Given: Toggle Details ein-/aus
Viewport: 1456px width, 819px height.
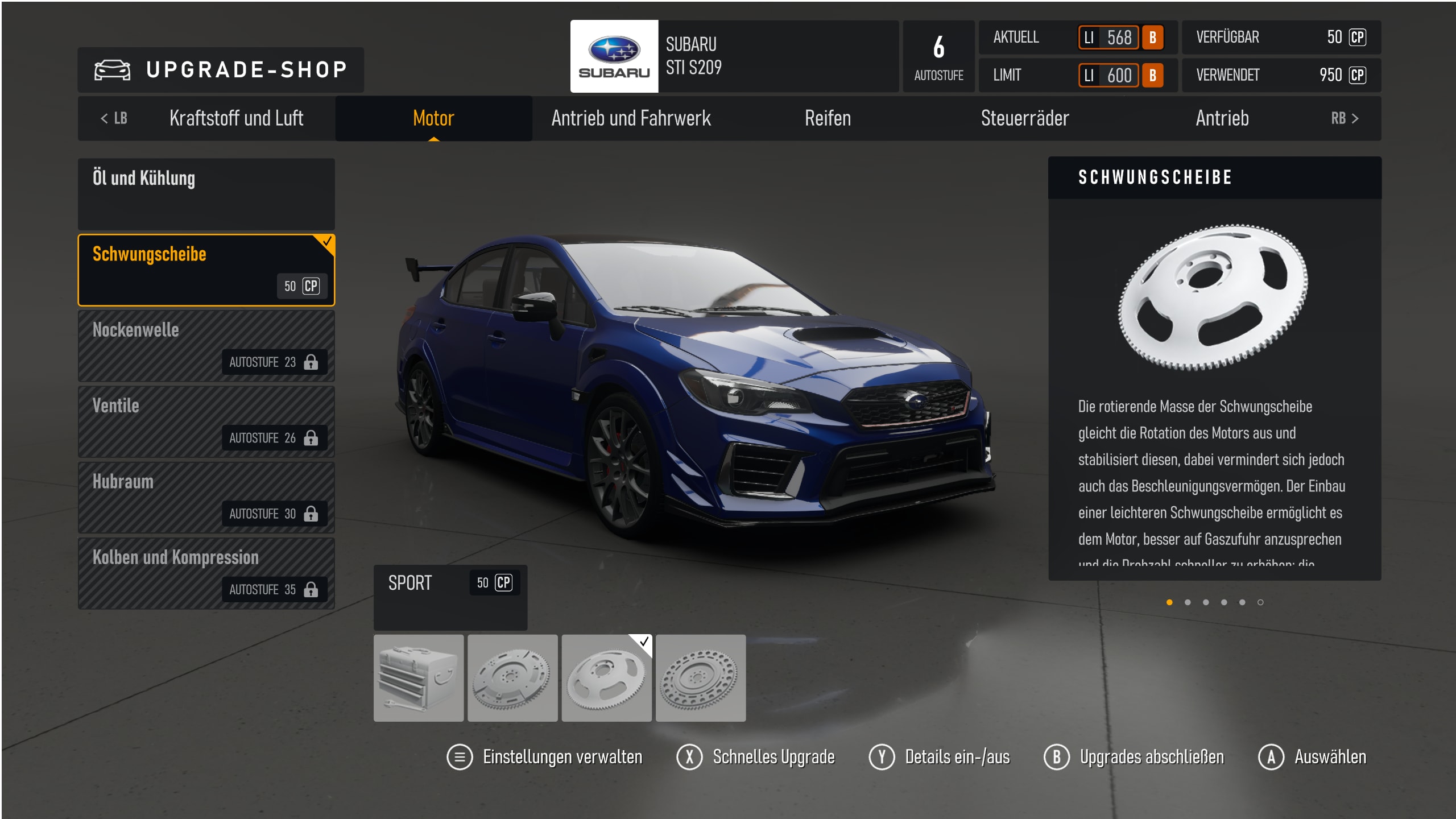Looking at the screenshot, I should [940, 757].
